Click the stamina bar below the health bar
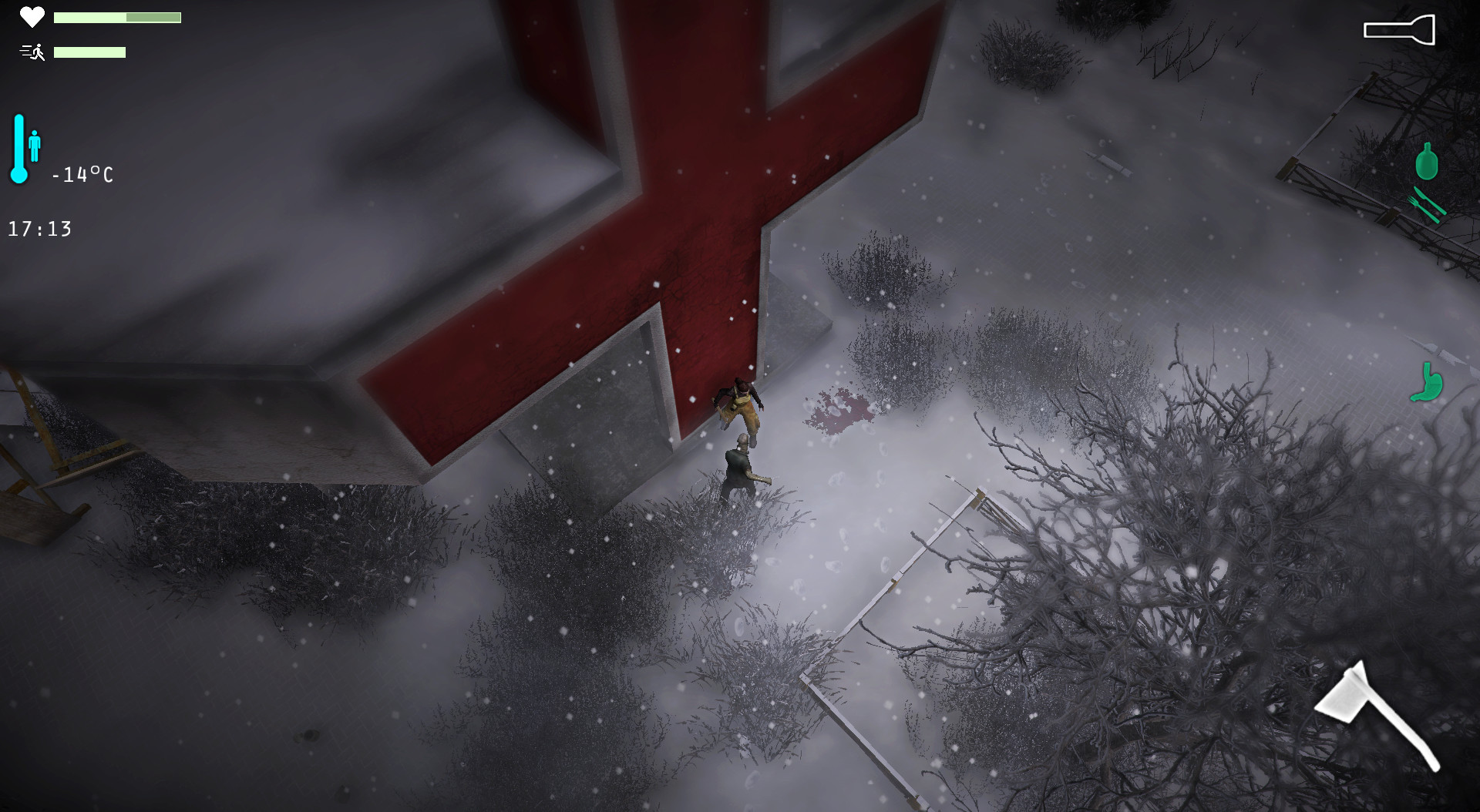 click(x=90, y=52)
